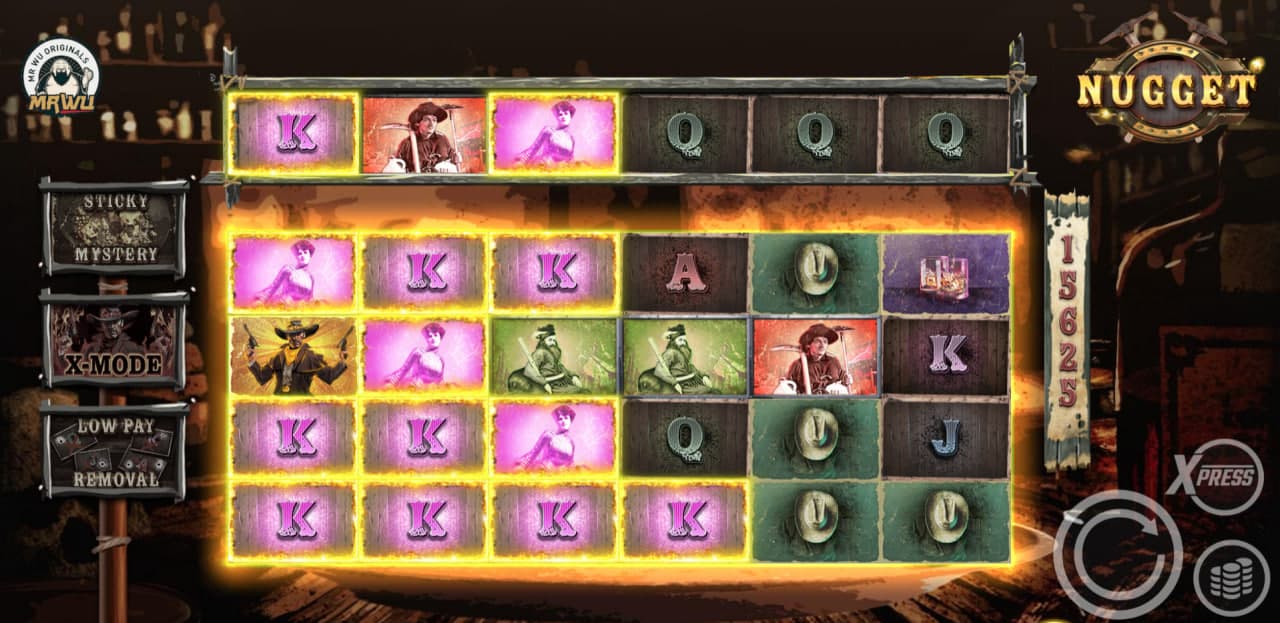
Task: Activate the Sticky Mystery feature sign
Action: (x=114, y=228)
